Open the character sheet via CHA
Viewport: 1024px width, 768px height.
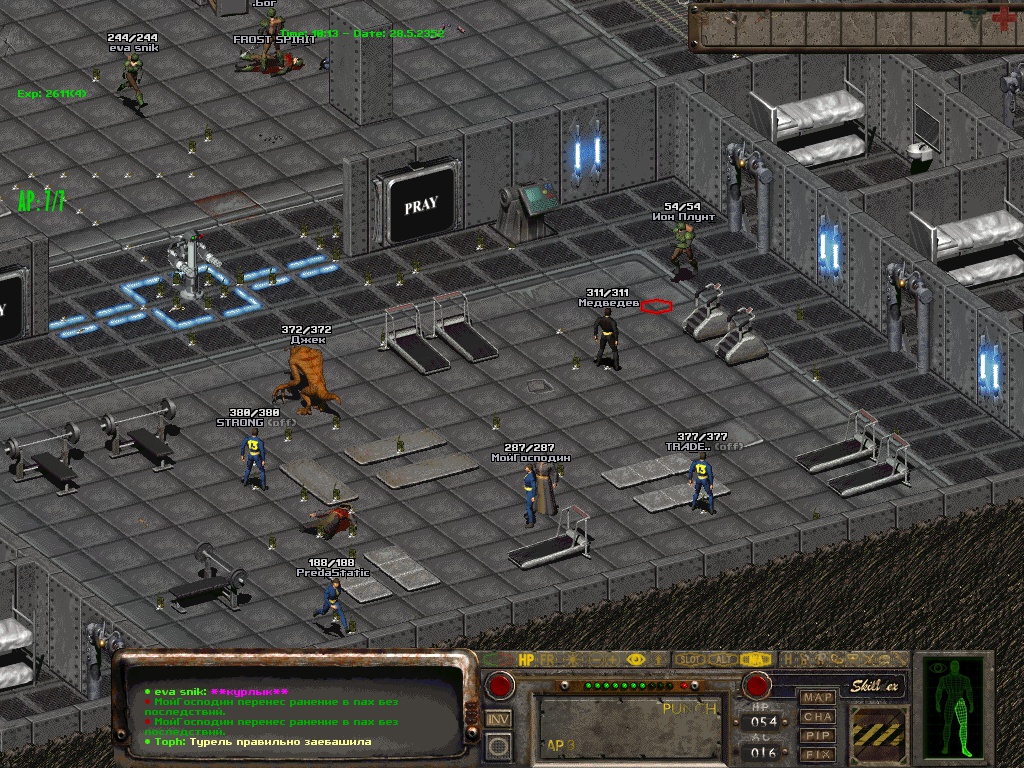pyautogui.click(x=818, y=716)
